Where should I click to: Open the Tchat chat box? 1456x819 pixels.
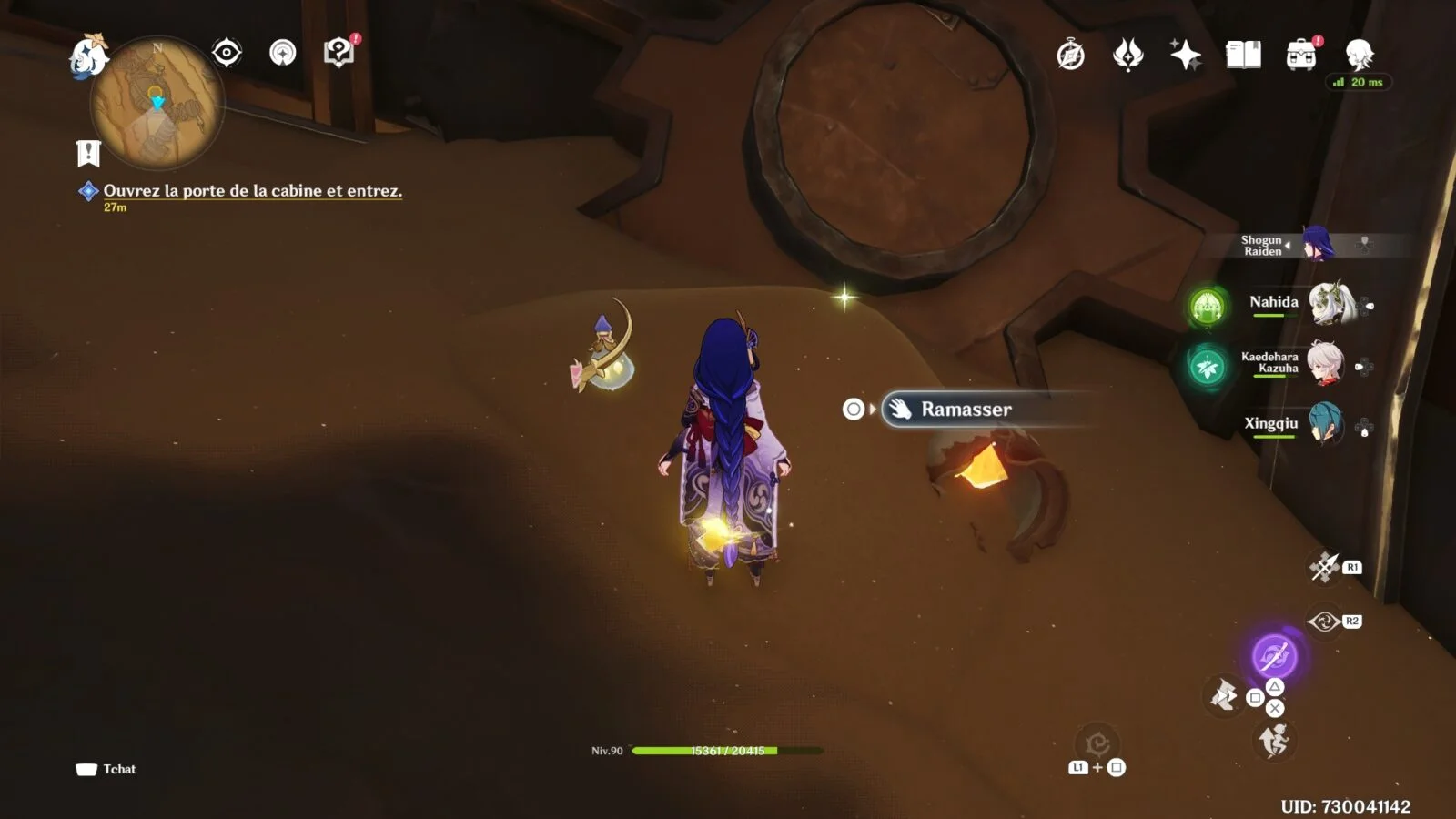(x=106, y=769)
